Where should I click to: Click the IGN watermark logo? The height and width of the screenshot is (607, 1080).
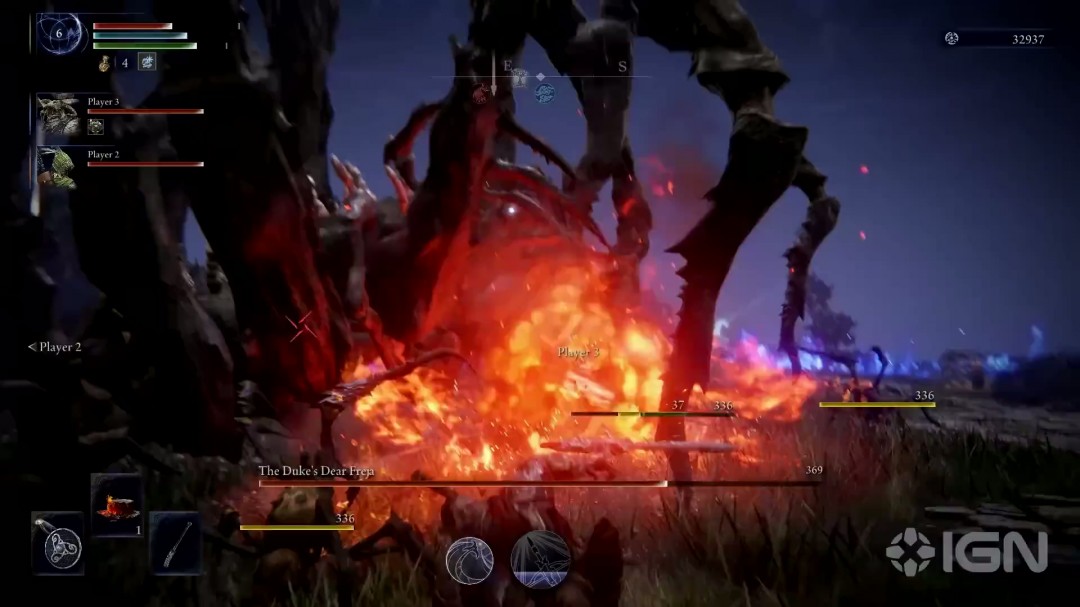[x=966, y=551]
